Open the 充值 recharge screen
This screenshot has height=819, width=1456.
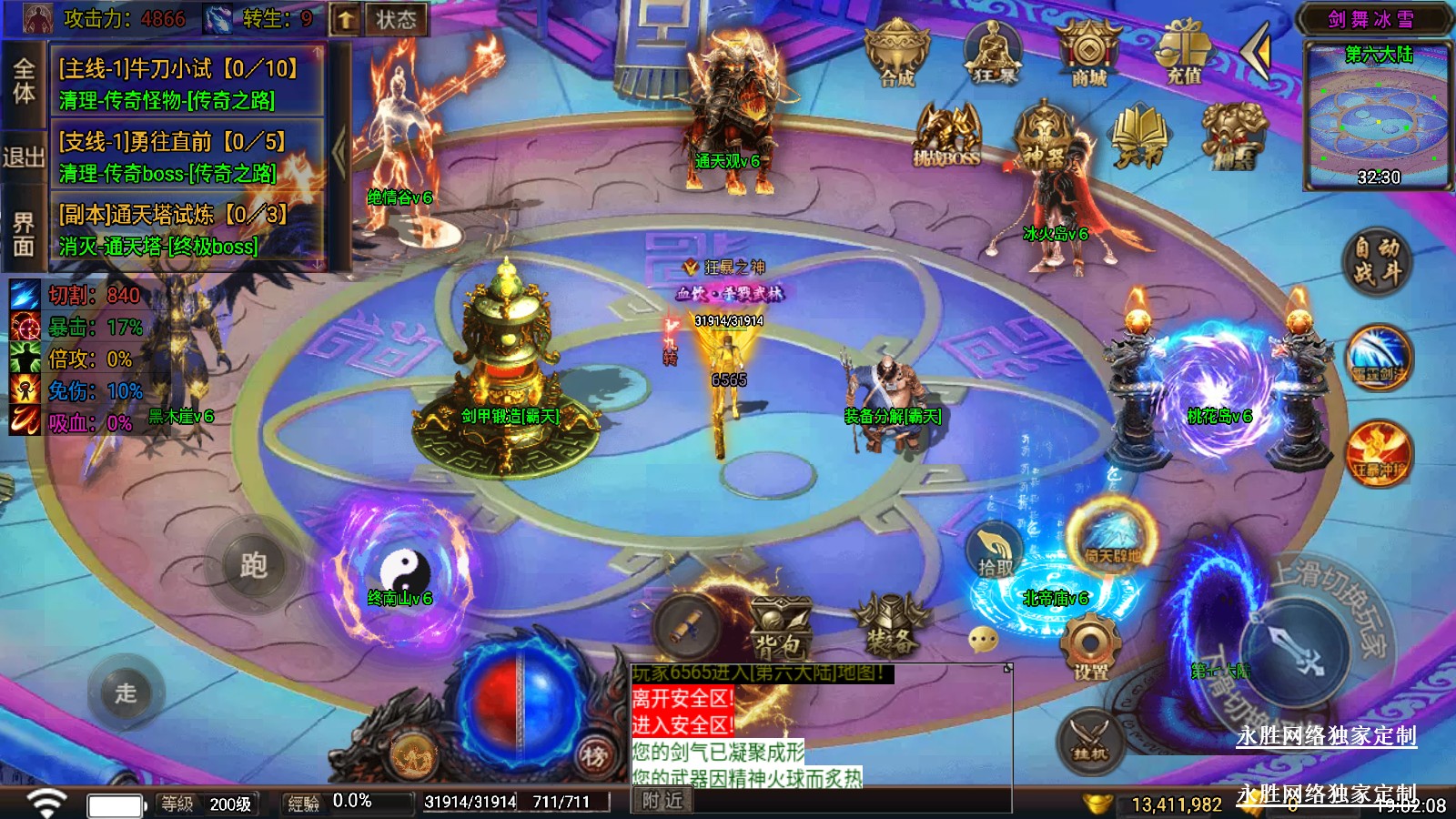(1184, 53)
